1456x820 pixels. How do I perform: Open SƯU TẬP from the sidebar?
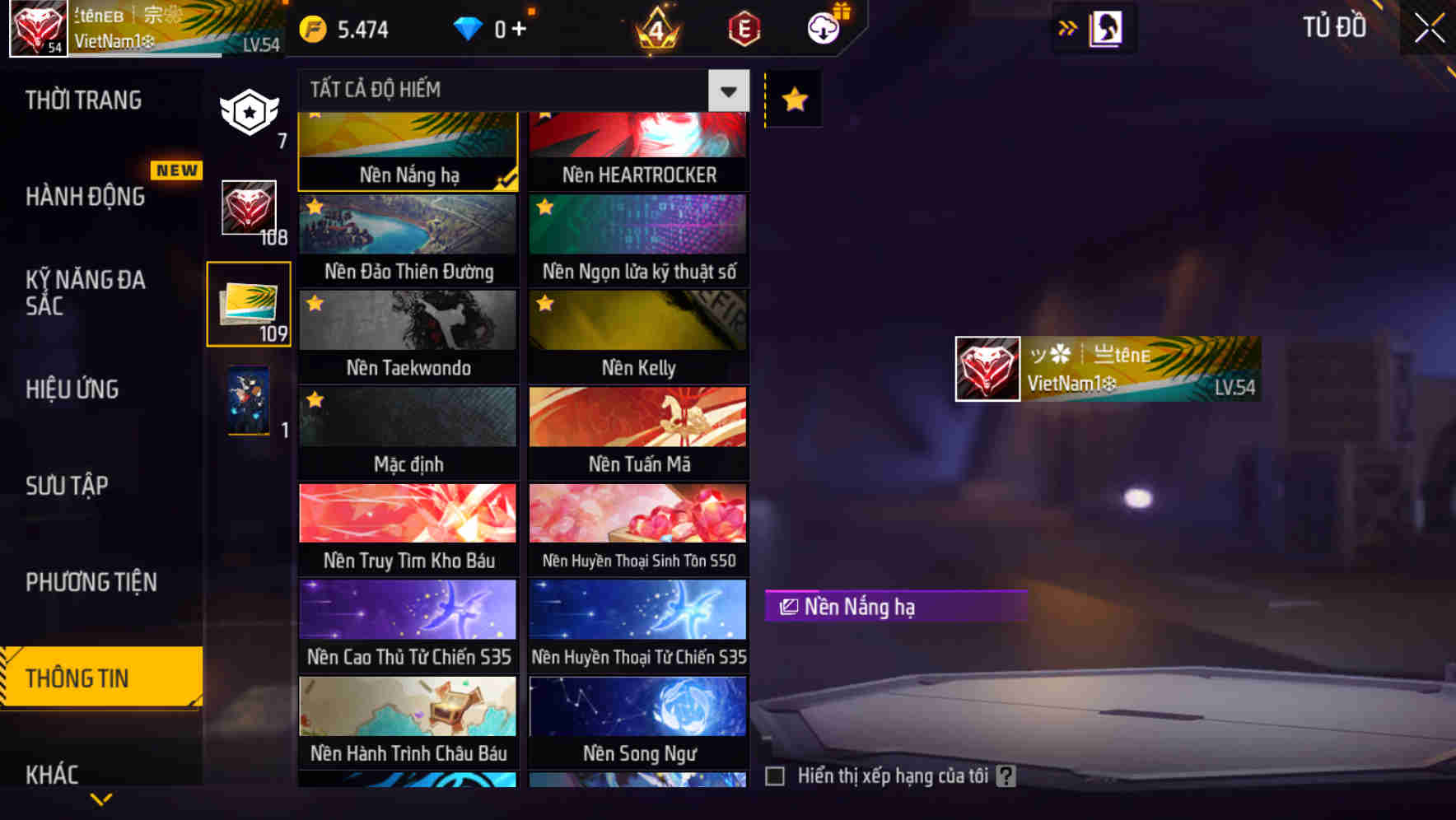68,486
